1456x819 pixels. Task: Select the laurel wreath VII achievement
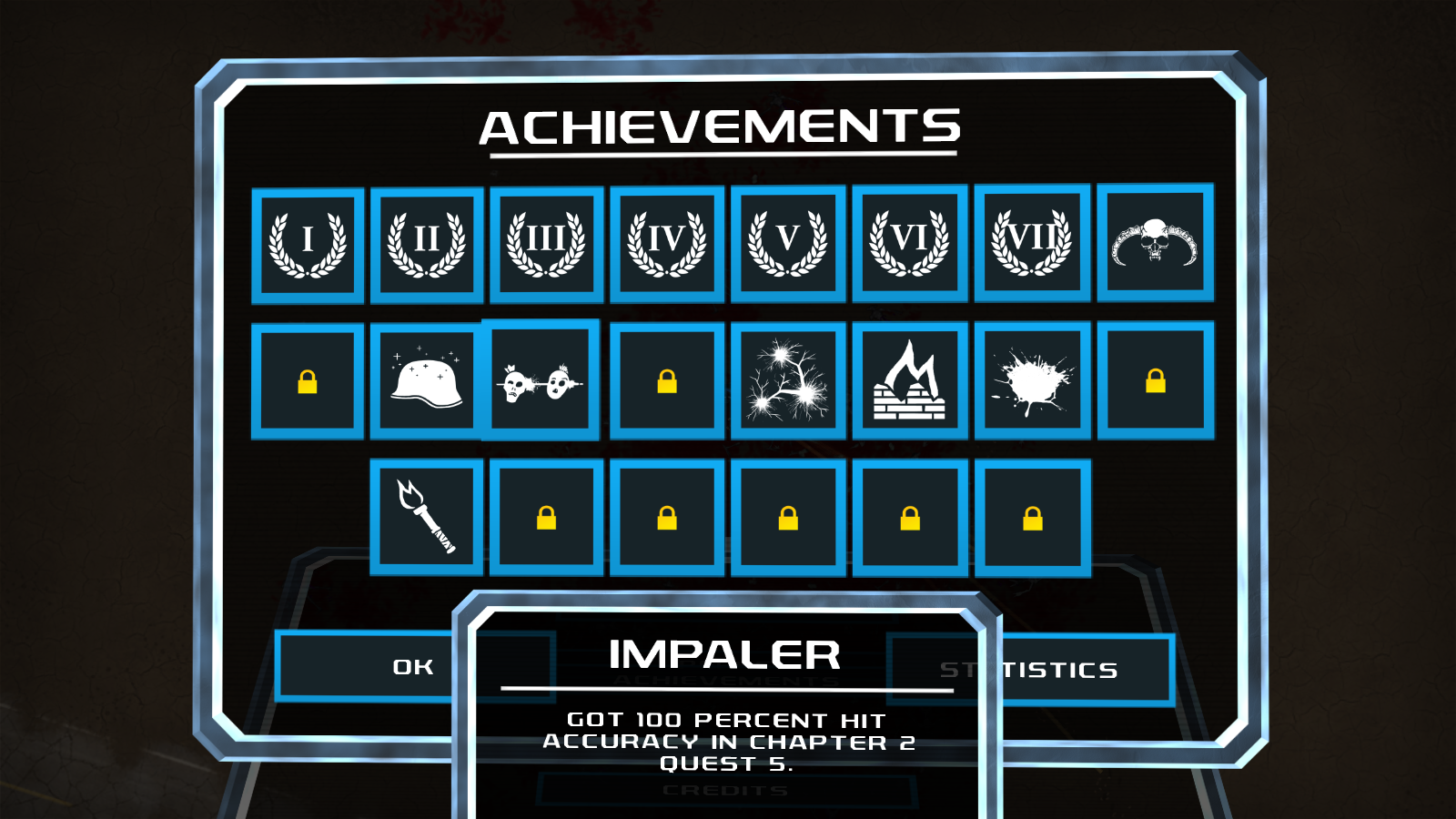1032,242
